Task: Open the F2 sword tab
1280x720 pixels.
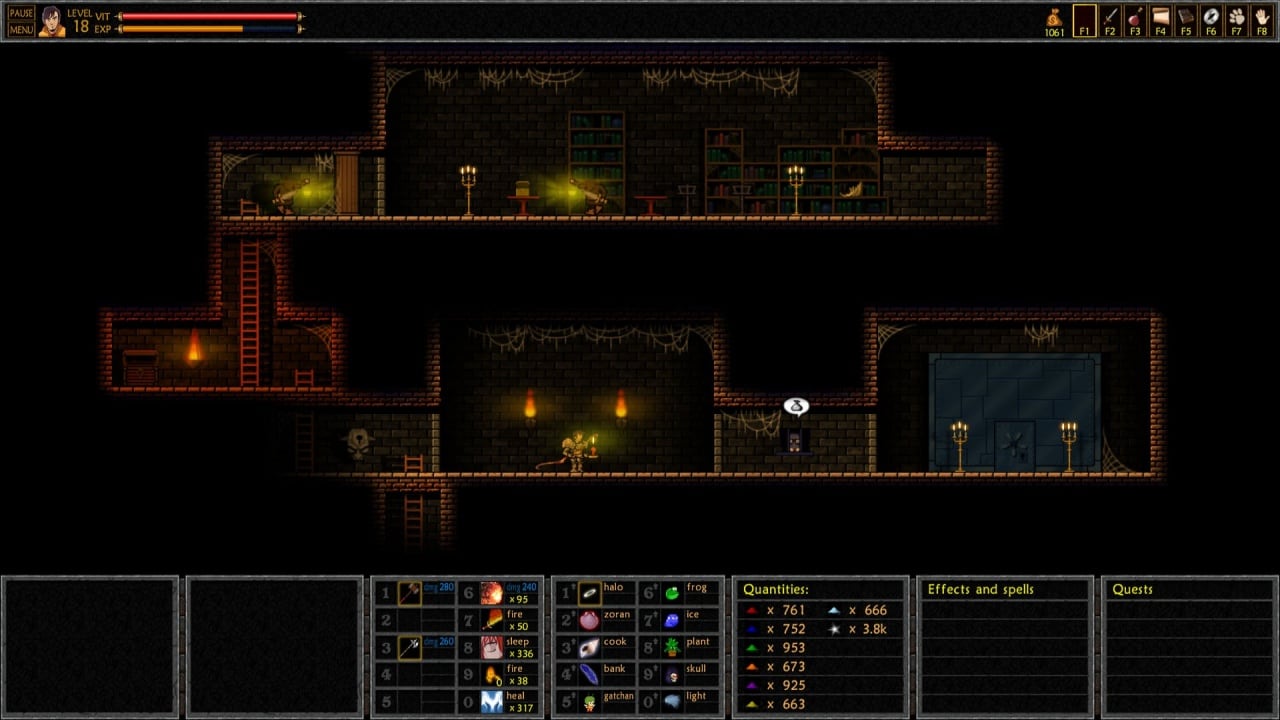Action: 1110,20
